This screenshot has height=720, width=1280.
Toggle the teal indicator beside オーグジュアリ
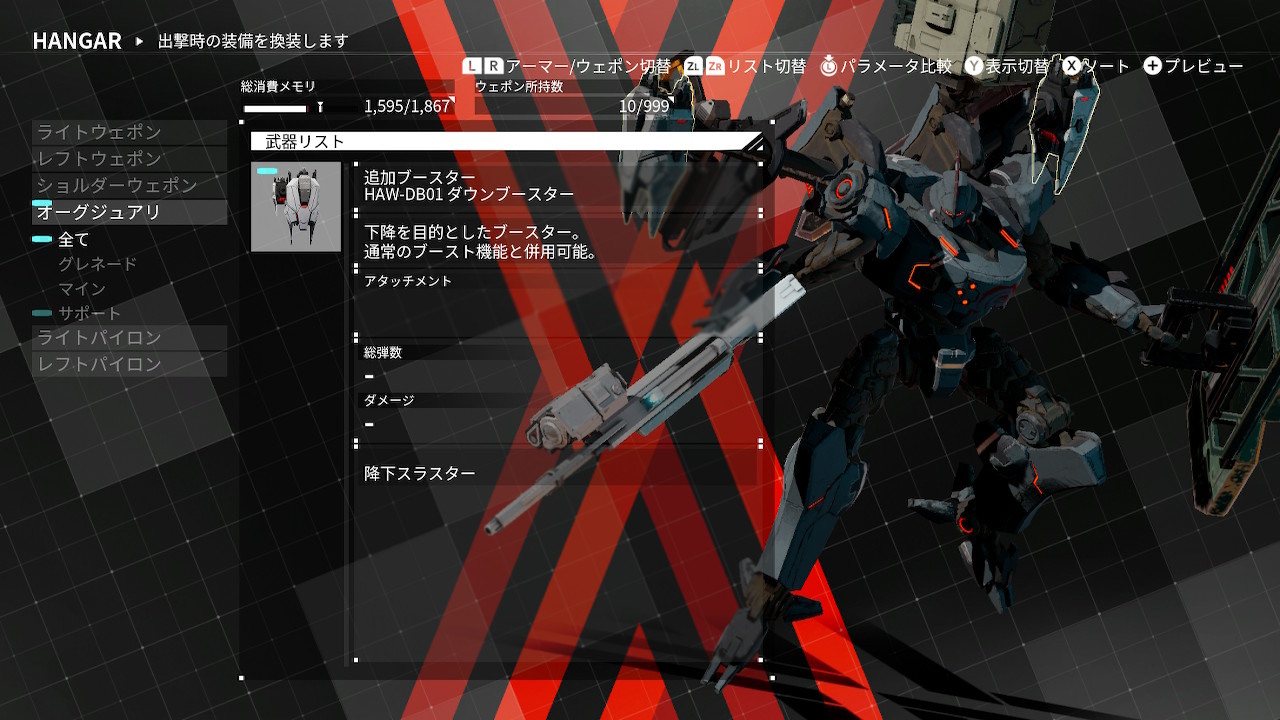coord(41,202)
